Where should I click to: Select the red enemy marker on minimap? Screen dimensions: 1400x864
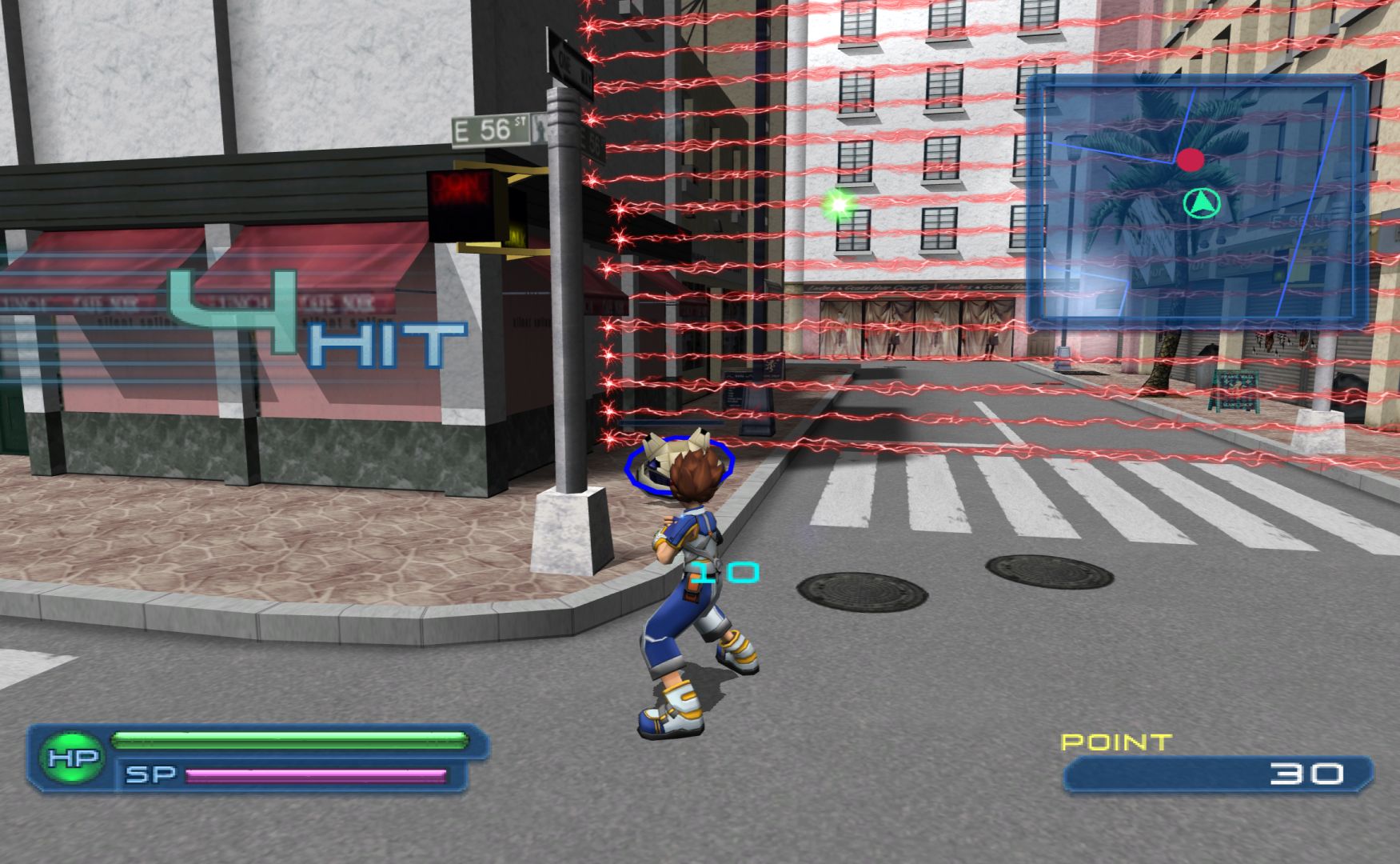click(1190, 160)
